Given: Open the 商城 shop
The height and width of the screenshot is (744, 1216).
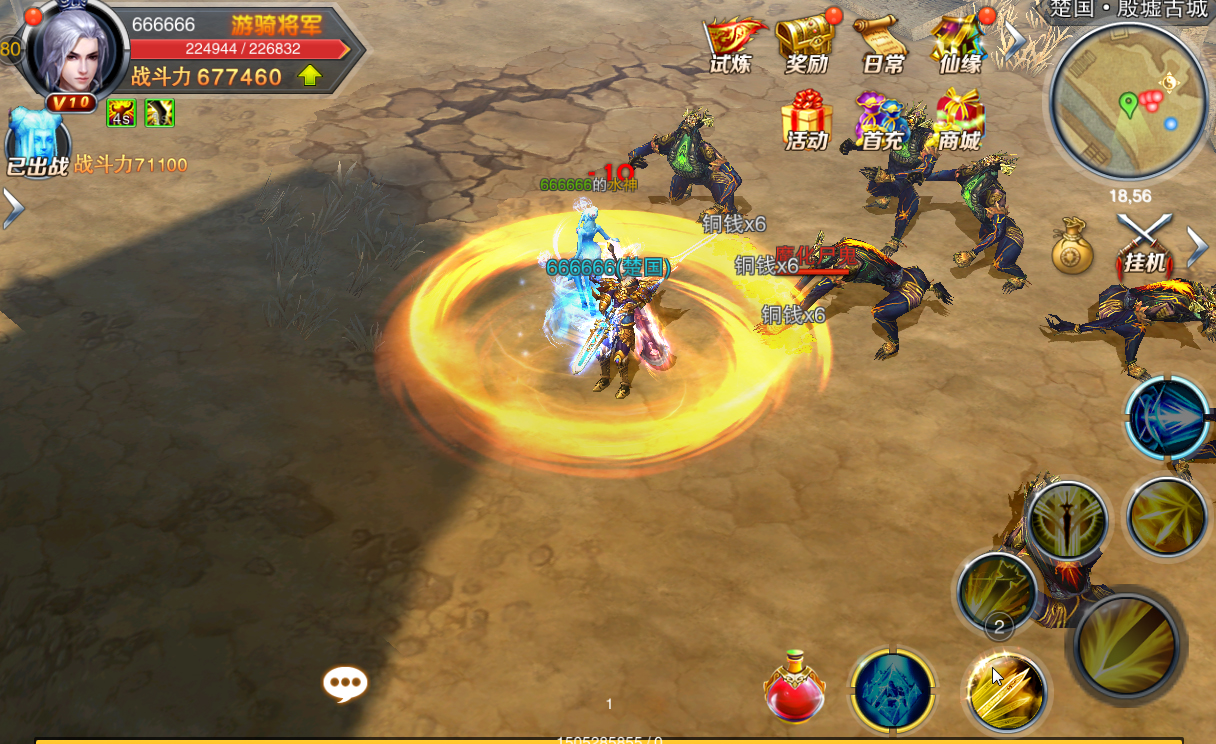Looking at the screenshot, I should click(958, 120).
